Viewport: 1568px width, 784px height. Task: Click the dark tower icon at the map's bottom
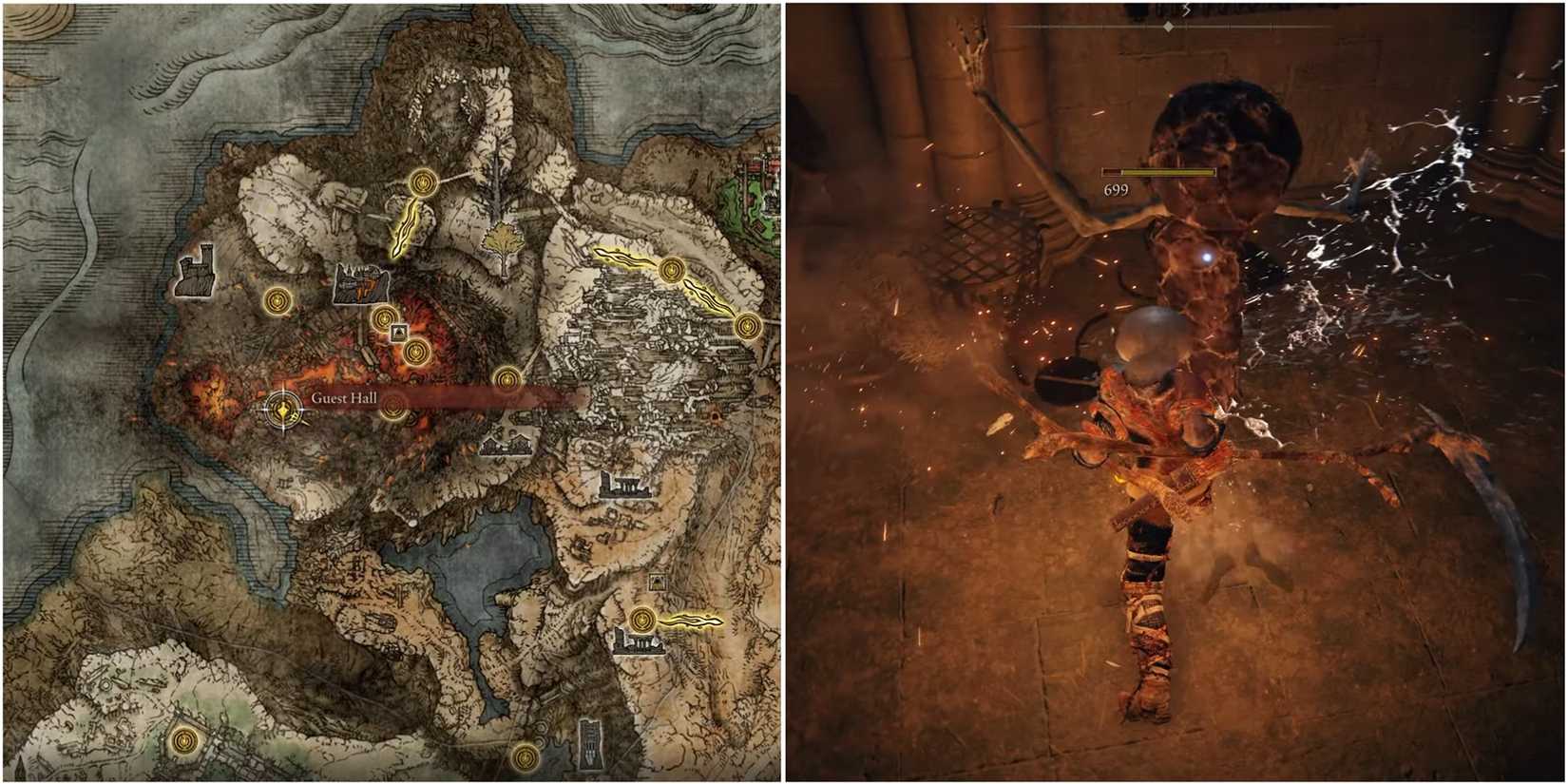click(590, 744)
